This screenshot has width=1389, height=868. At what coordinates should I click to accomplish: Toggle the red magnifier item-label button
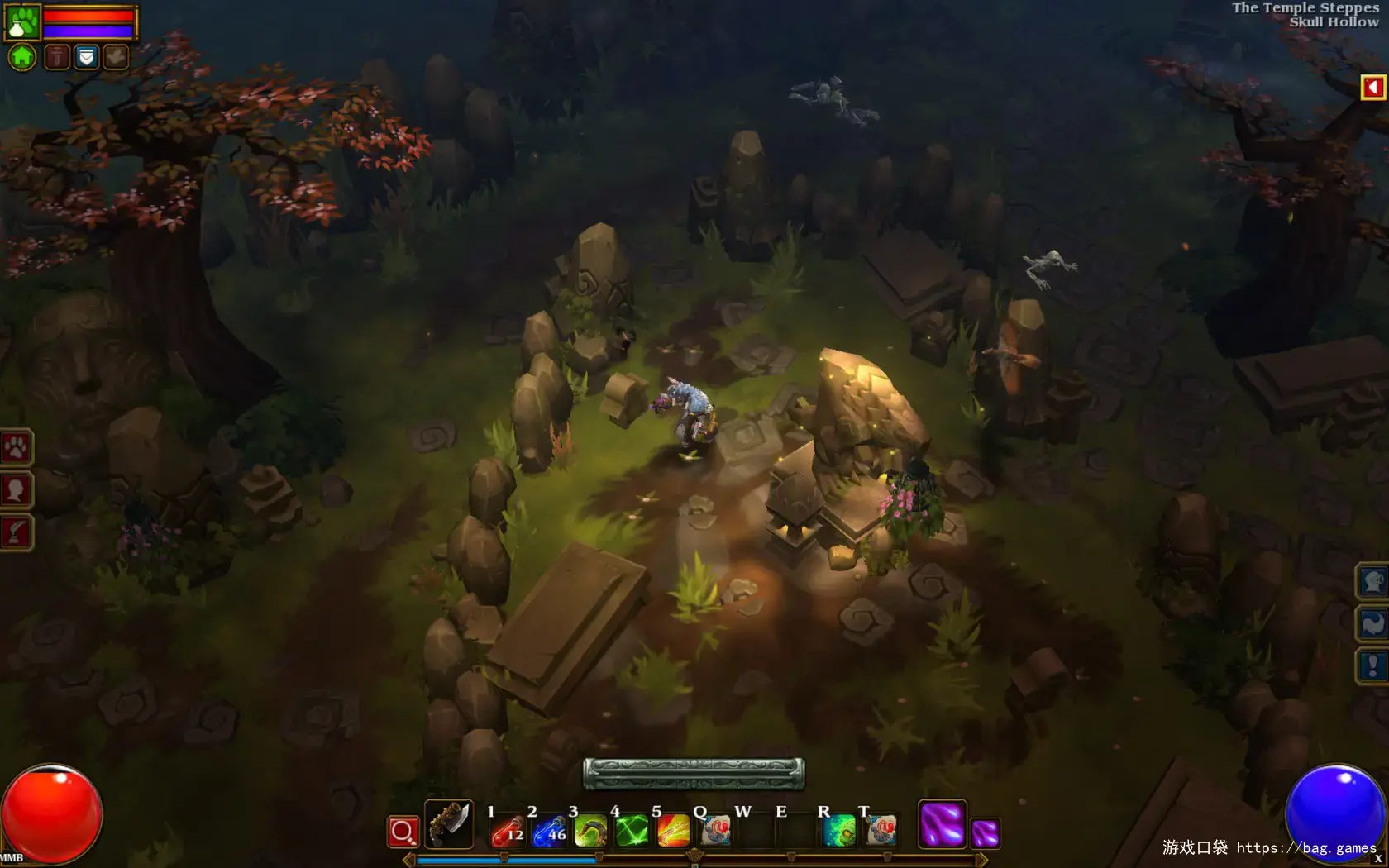click(x=403, y=832)
